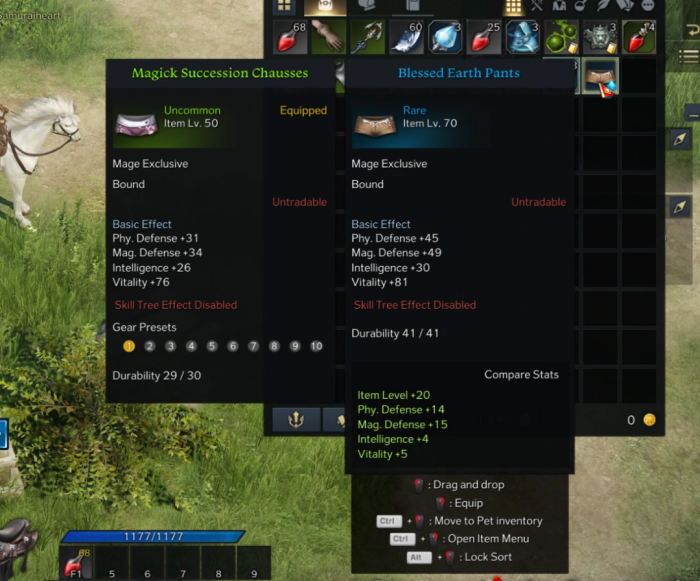Image resolution: width=700 pixels, height=581 pixels.
Task: Click the trident button below the inventory
Action: click(296, 421)
